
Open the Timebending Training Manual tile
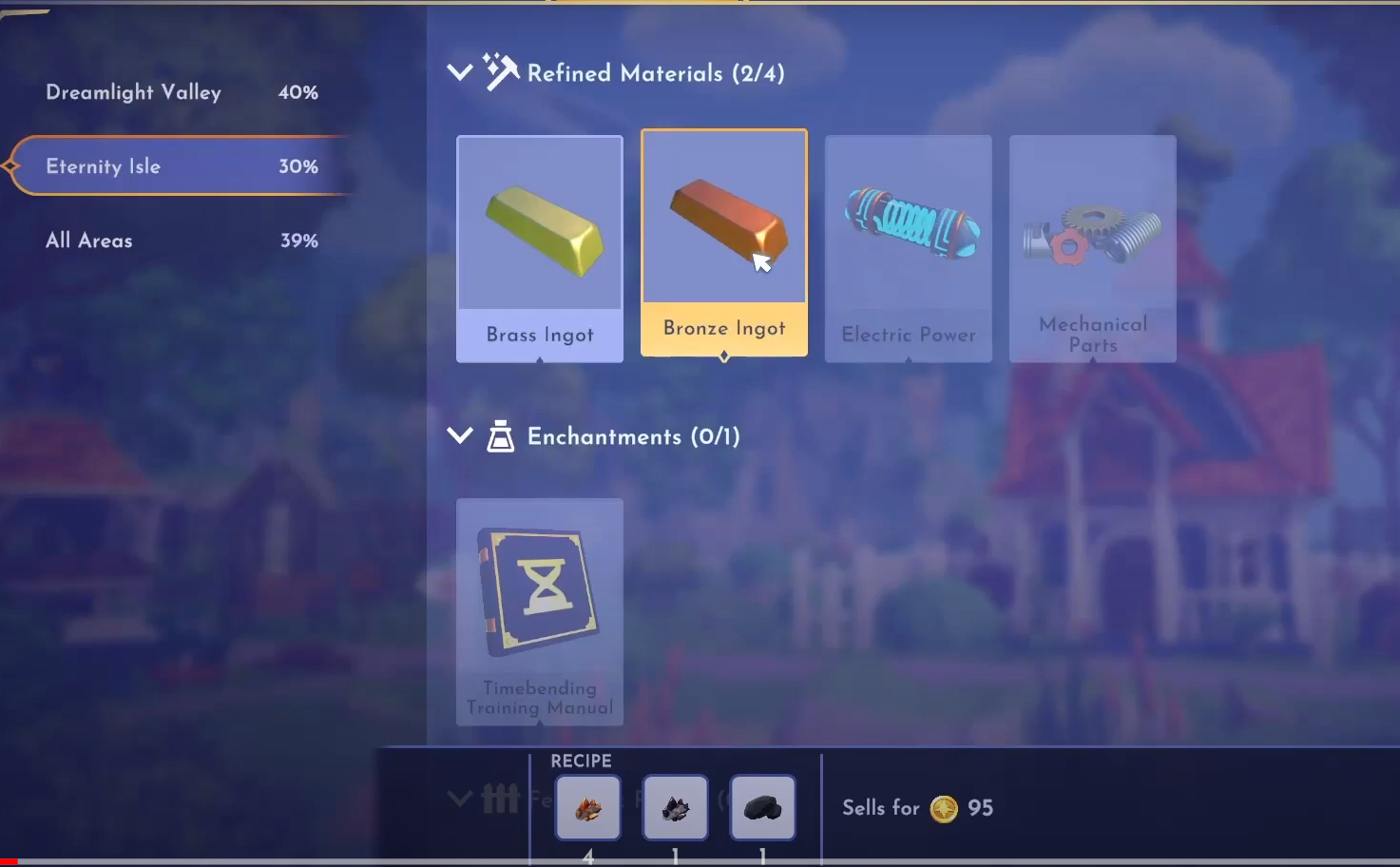tap(540, 611)
